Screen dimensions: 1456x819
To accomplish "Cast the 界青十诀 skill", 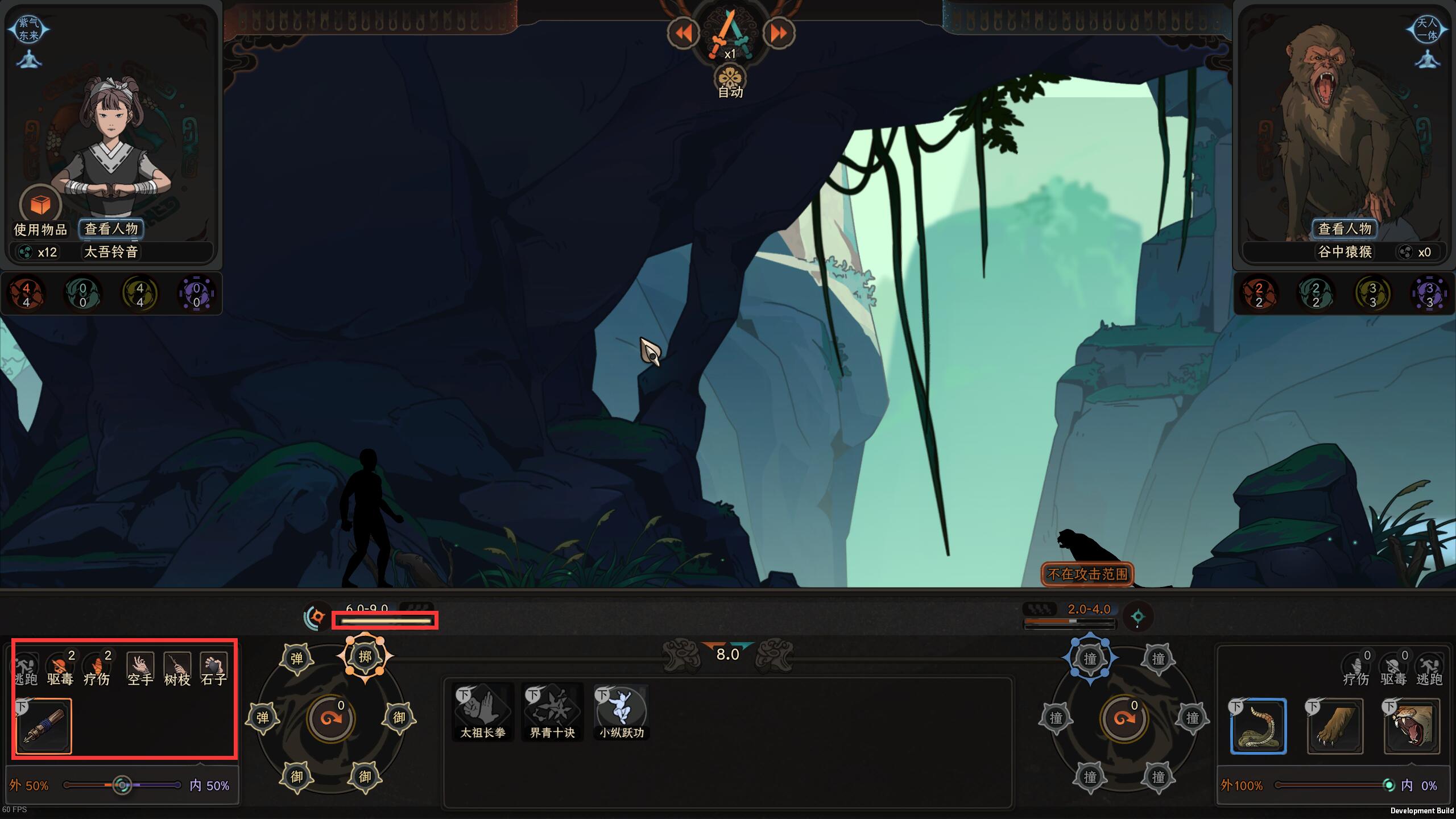I will [552, 712].
